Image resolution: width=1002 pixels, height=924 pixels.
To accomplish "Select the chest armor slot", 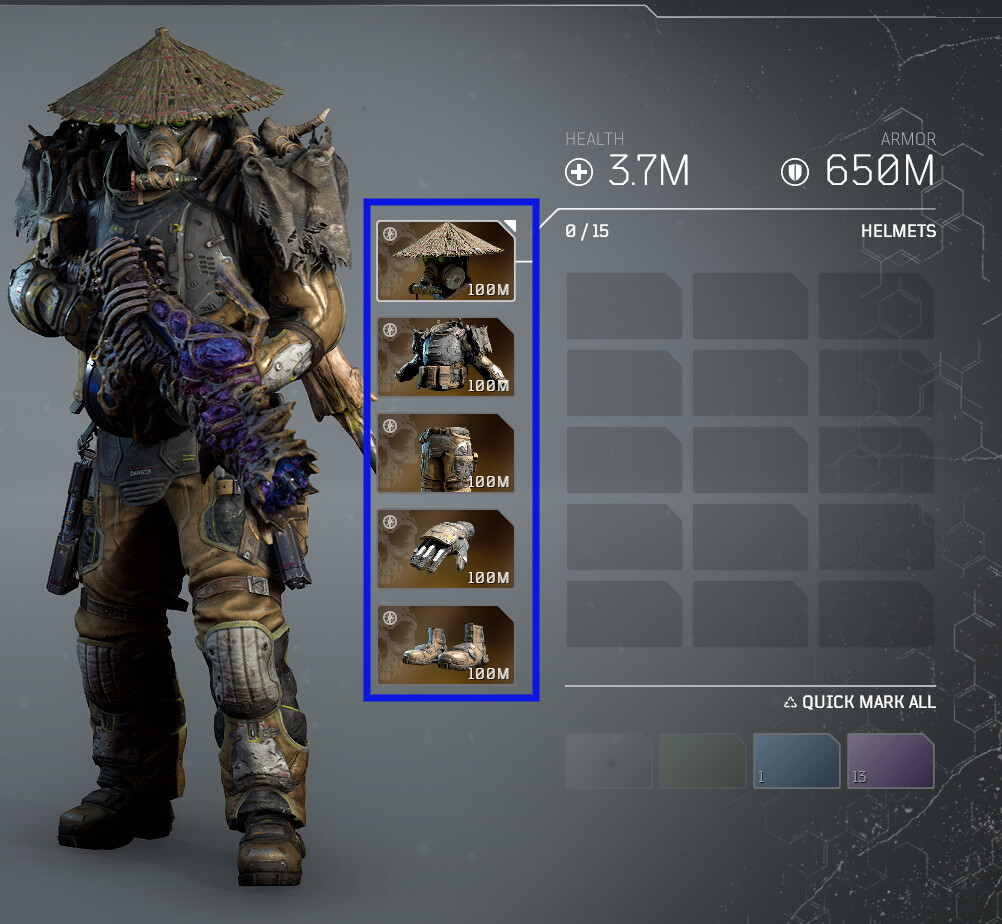I will (x=445, y=357).
